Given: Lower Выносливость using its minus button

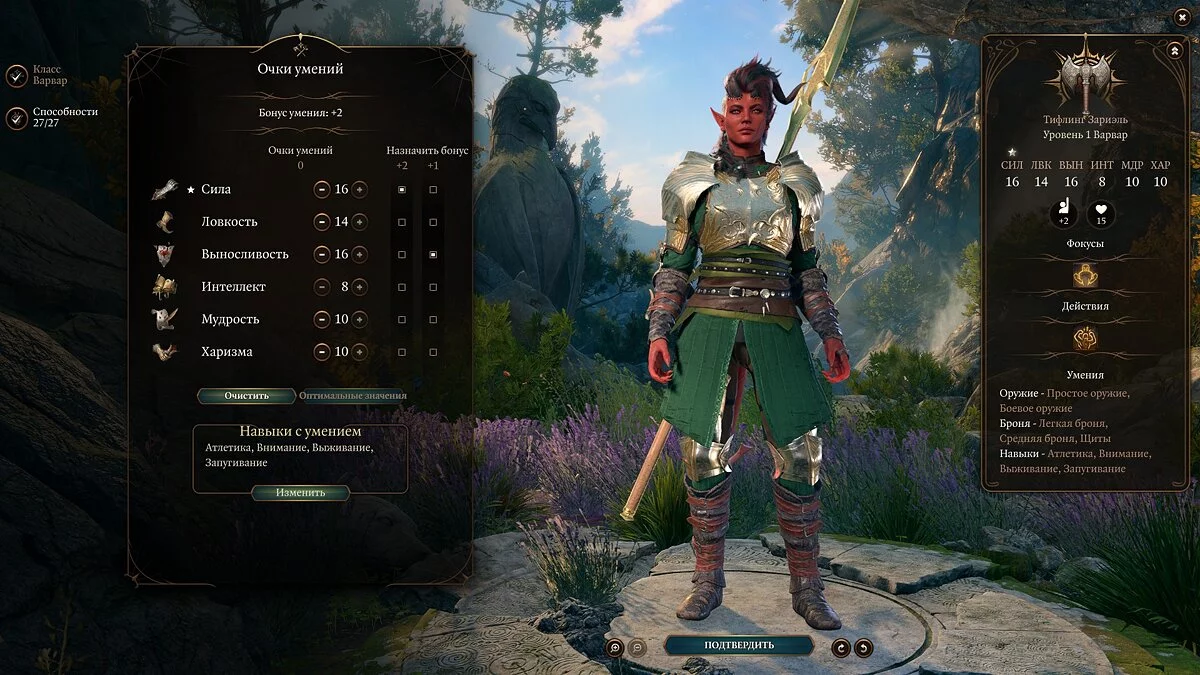Looking at the screenshot, I should pos(322,254).
